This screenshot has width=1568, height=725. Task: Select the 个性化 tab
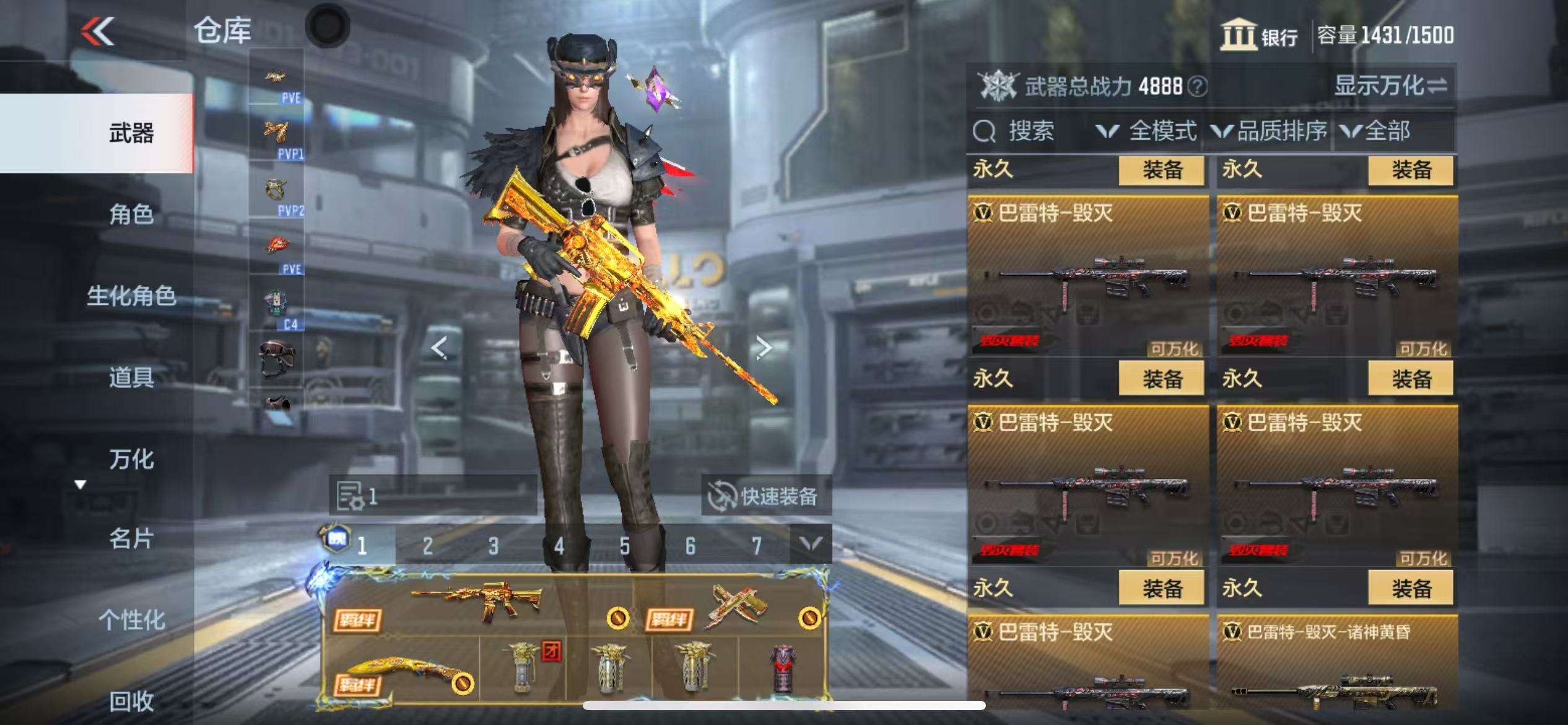(131, 620)
